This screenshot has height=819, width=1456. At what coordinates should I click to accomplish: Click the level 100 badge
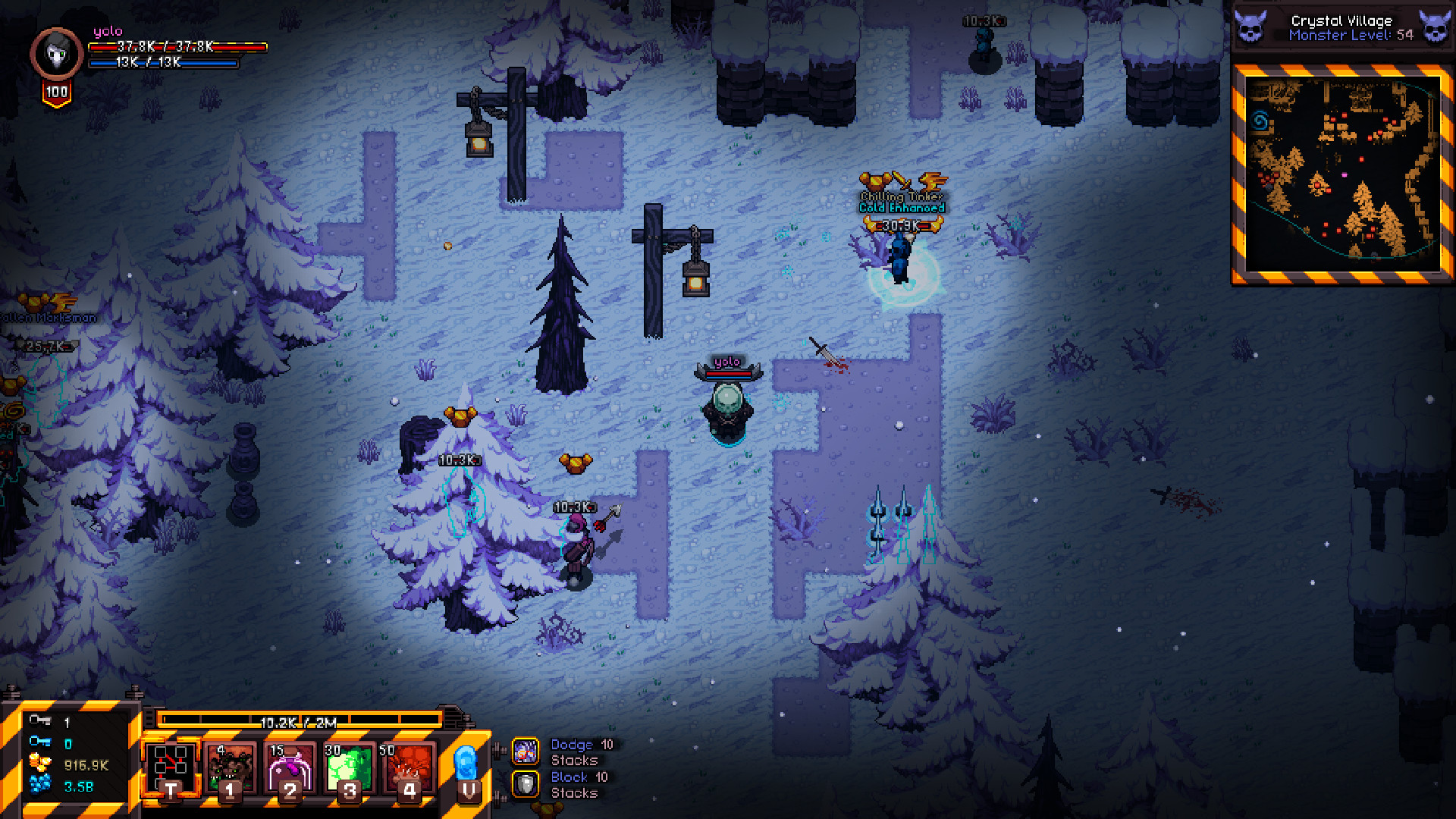(56, 93)
